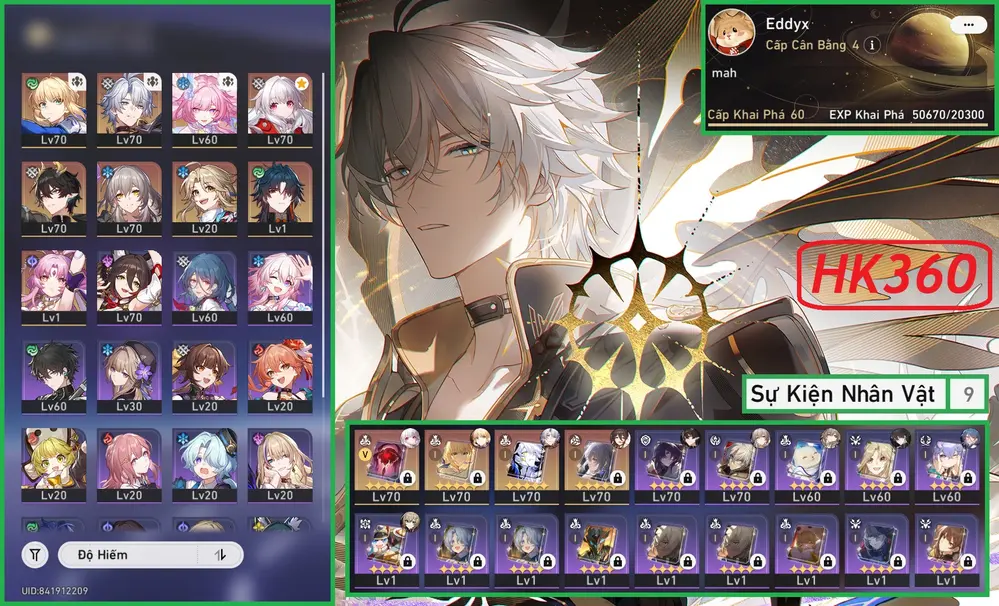Open the three-dot profile options button
The width and height of the screenshot is (999, 606).
pyautogui.click(x=967, y=25)
